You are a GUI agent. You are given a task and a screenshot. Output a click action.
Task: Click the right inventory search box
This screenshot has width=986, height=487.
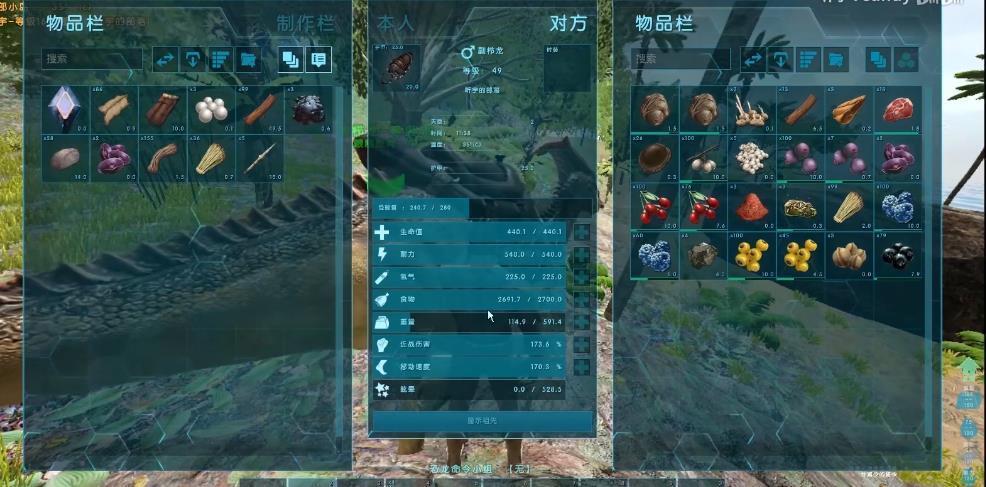pos(681,59)
